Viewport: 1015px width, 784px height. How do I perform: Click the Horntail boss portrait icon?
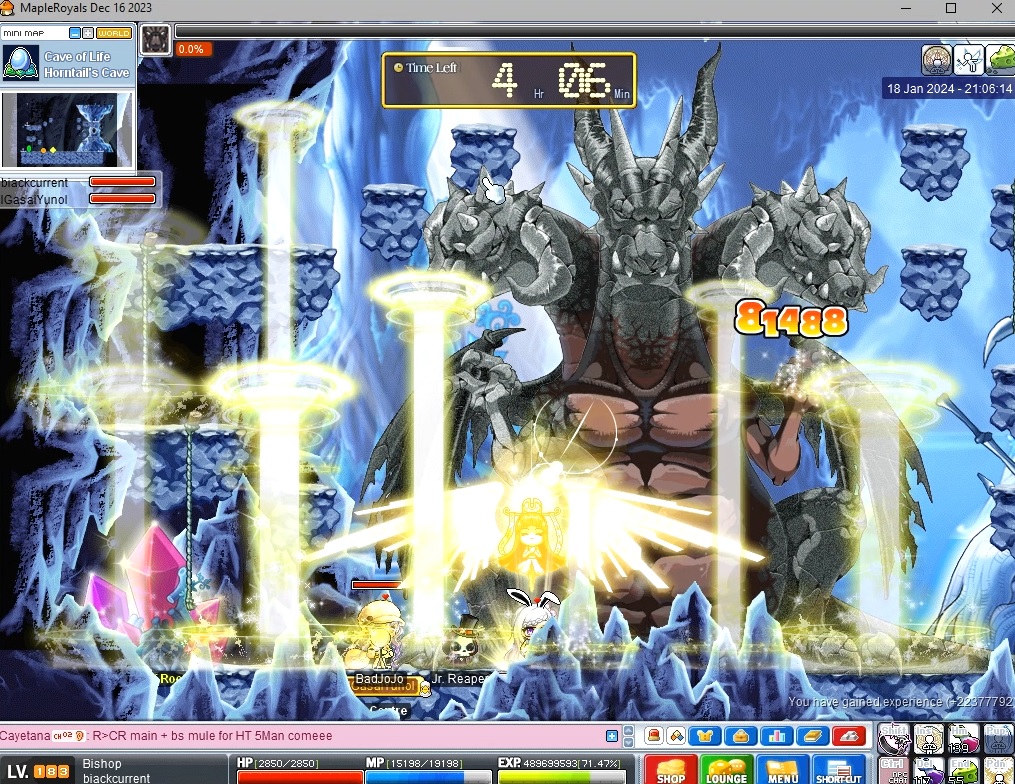point(155,39)
